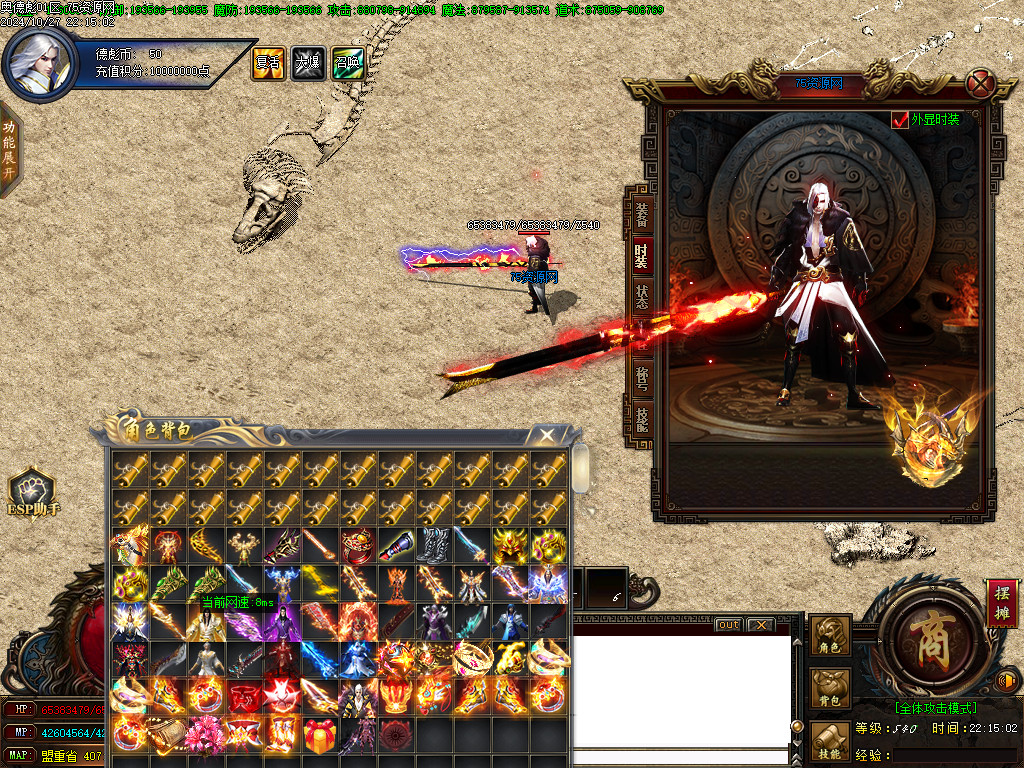Switch to the 装备 equipment tab
Screen dimensions: 1024x768
(641, 212)
